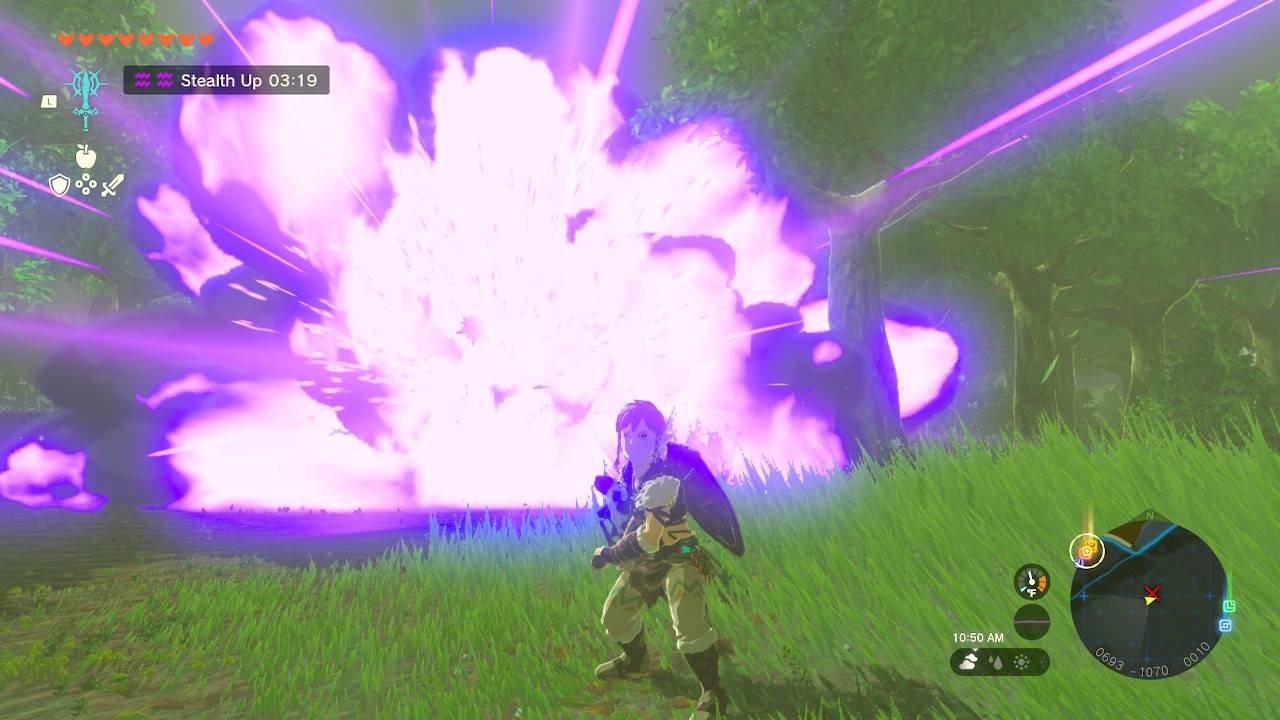The width and height of the screenshot is (1280, 720).
Task: Click the crossed sword attack icon
Action: [x=113, y=185]
